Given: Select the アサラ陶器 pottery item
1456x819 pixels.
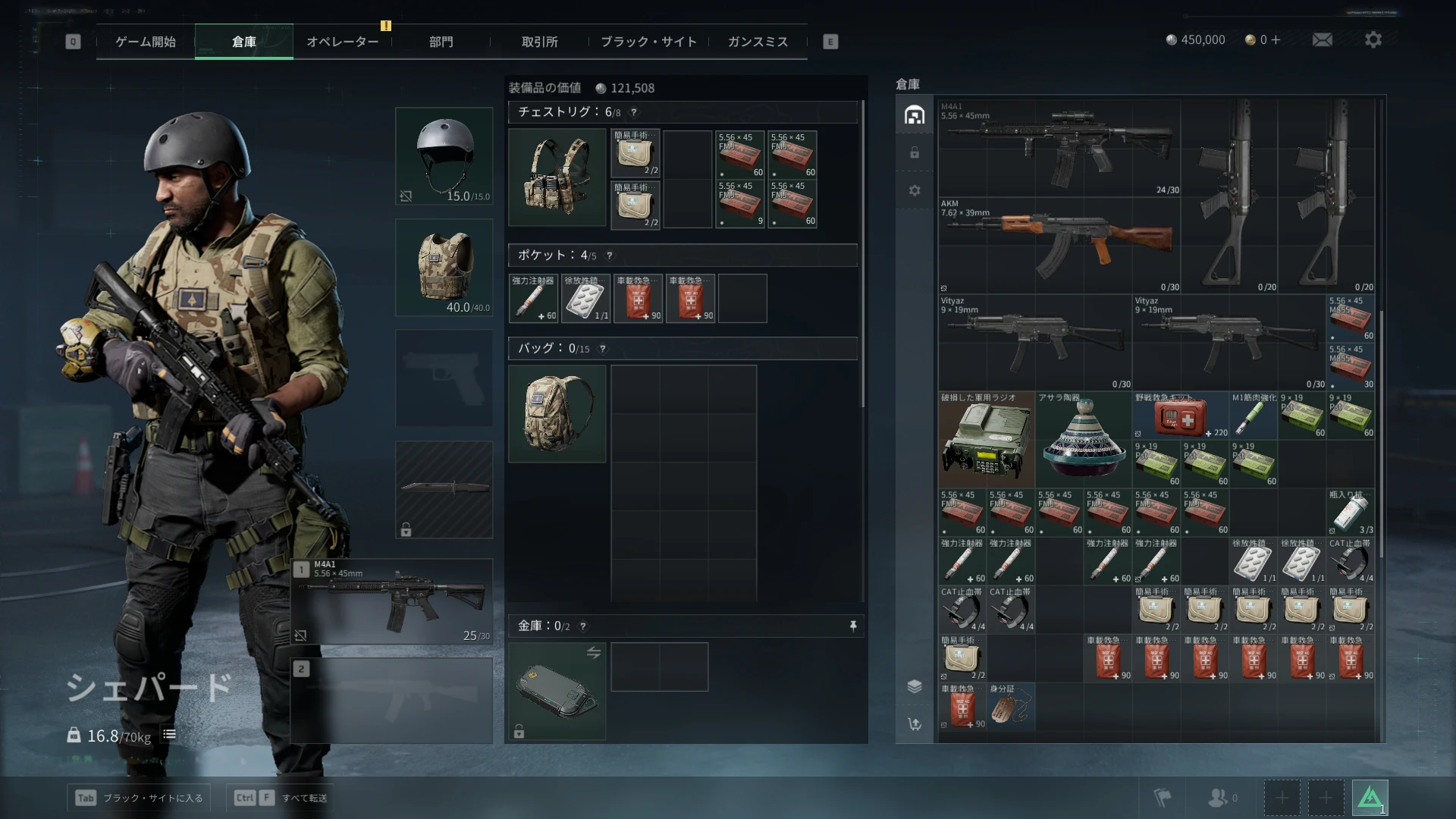Looking at the screenshot, I should (x=1084, y=440).
